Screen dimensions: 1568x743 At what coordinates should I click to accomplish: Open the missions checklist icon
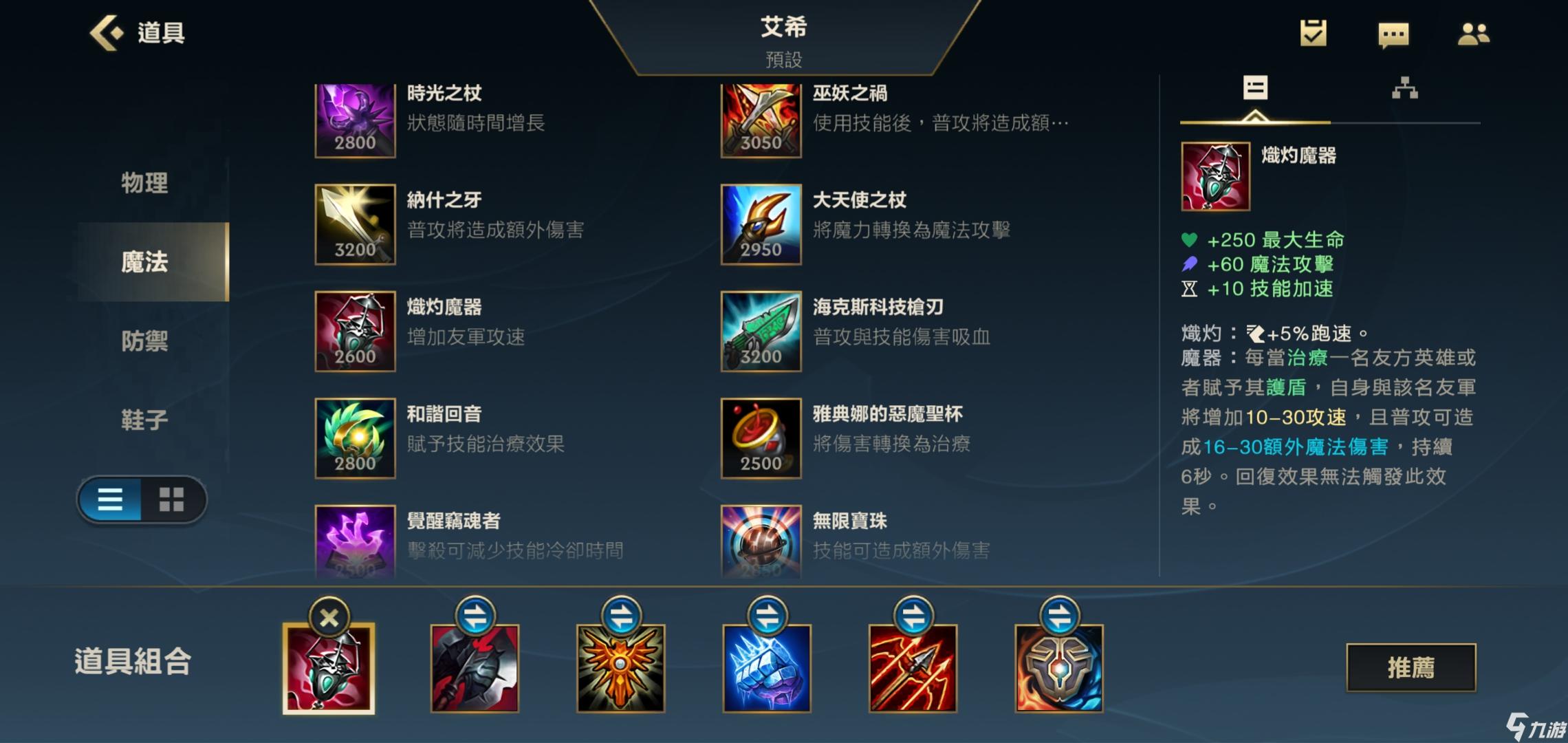[x=1313, y=32]
